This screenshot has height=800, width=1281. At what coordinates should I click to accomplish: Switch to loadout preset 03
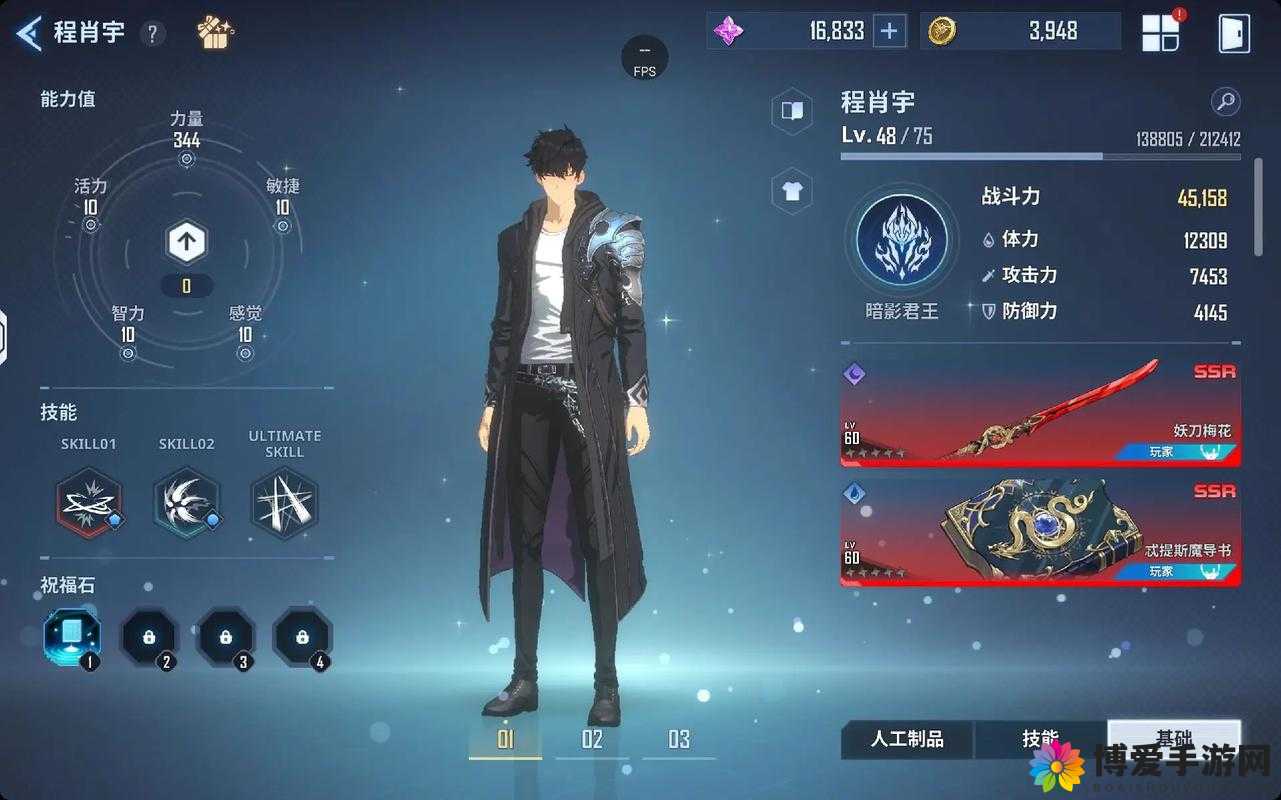tap(679, 740)
